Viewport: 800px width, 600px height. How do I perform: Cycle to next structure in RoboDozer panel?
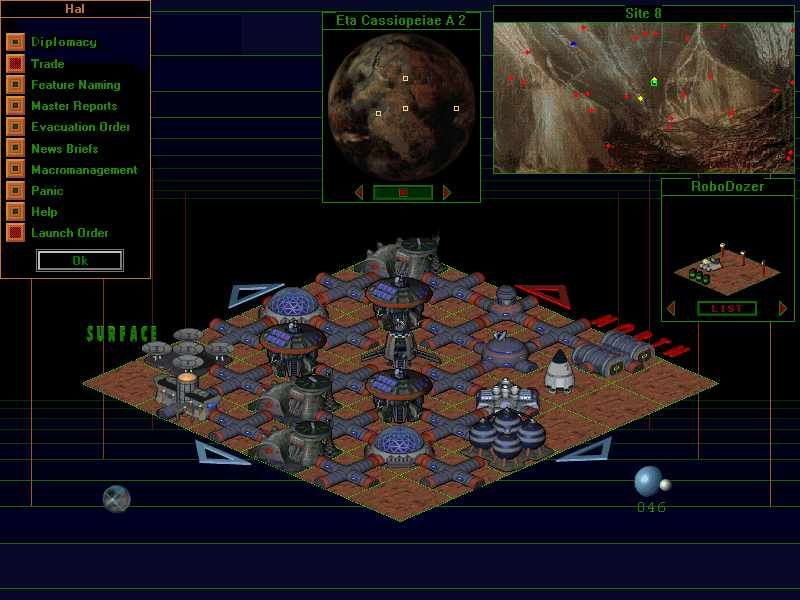point(783,308)
